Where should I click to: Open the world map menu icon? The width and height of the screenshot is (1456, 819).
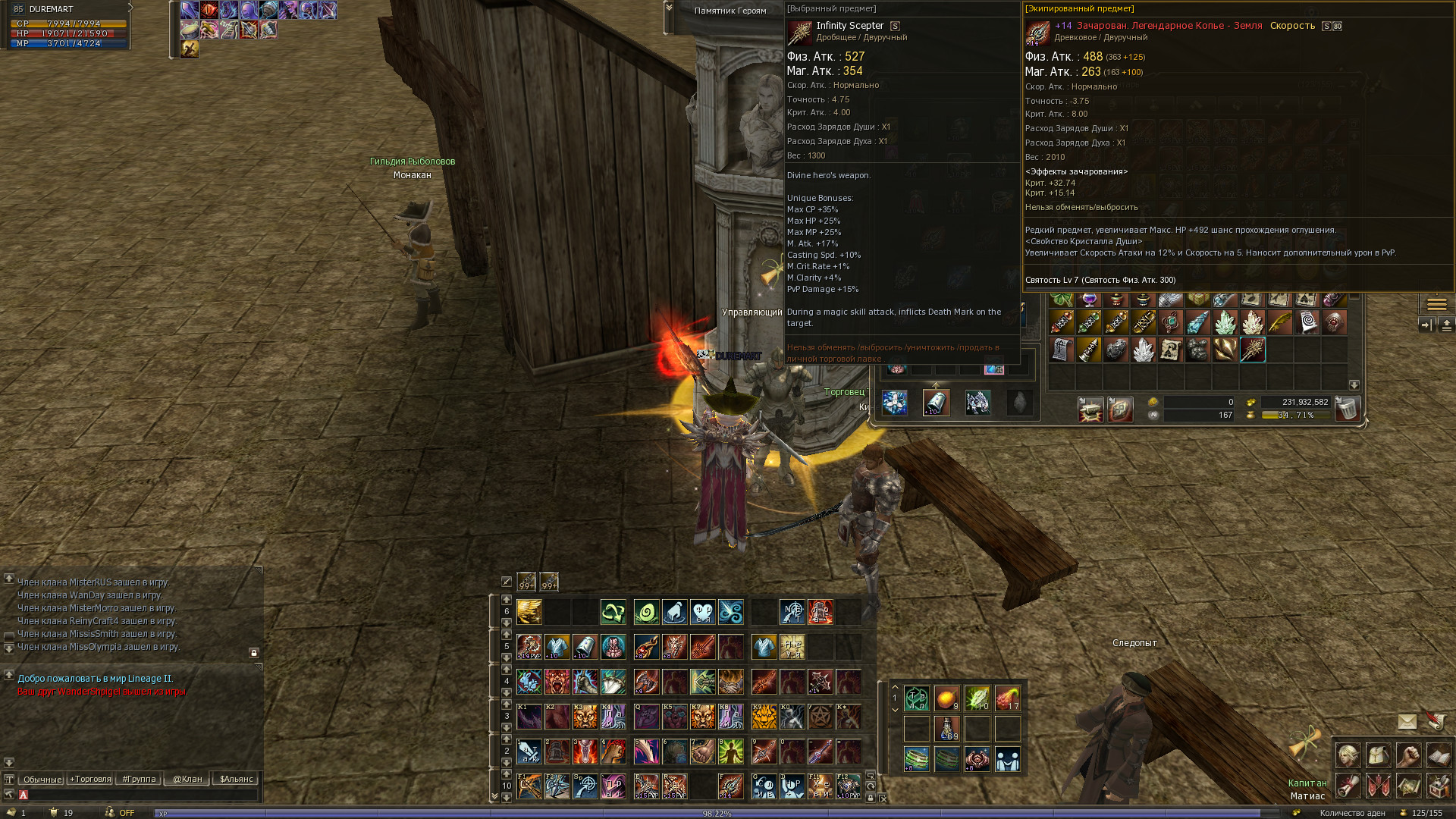[1408, 786]
